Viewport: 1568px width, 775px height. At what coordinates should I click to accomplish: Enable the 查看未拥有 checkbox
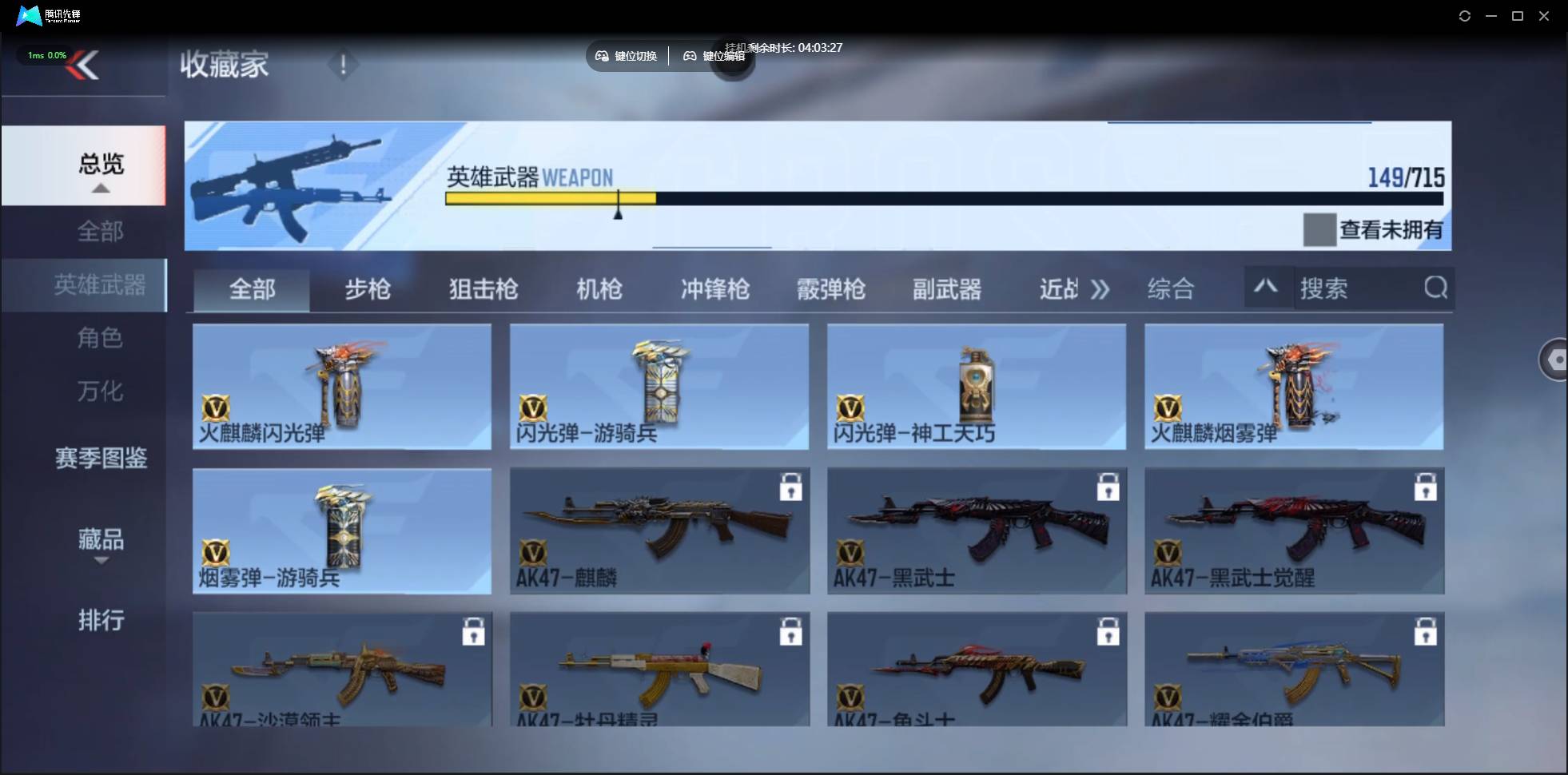[x=1319, y=230]
